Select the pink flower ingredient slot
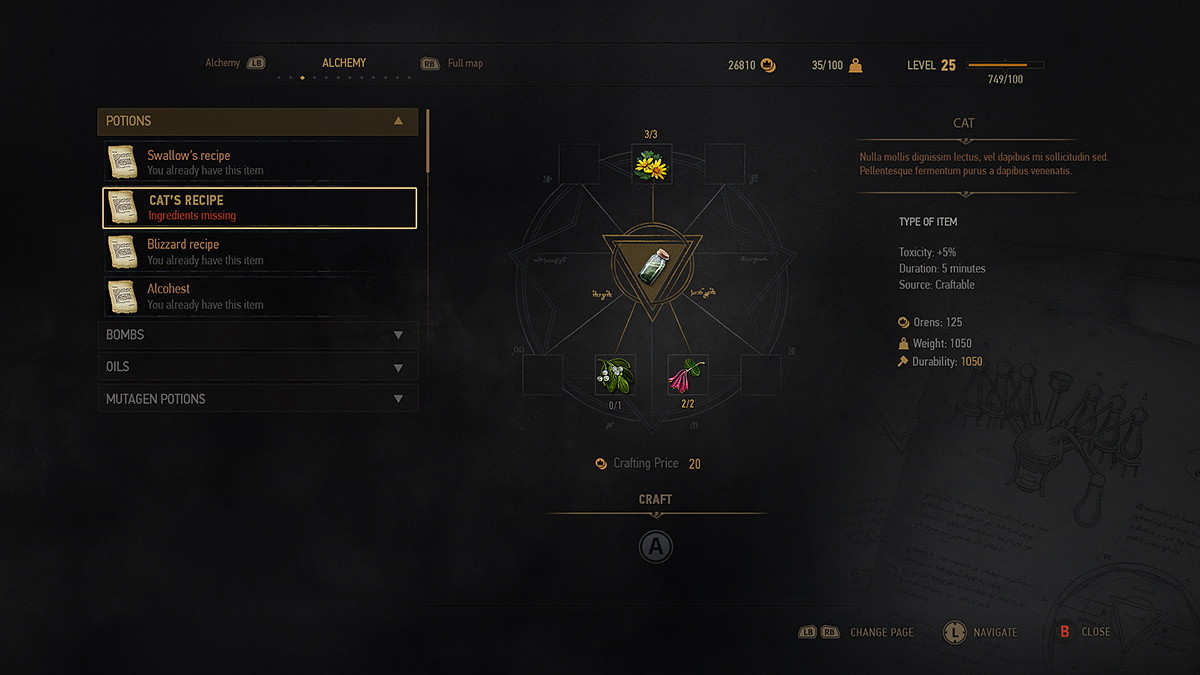This screenshot has width=1200, height=675. point(688,375)
